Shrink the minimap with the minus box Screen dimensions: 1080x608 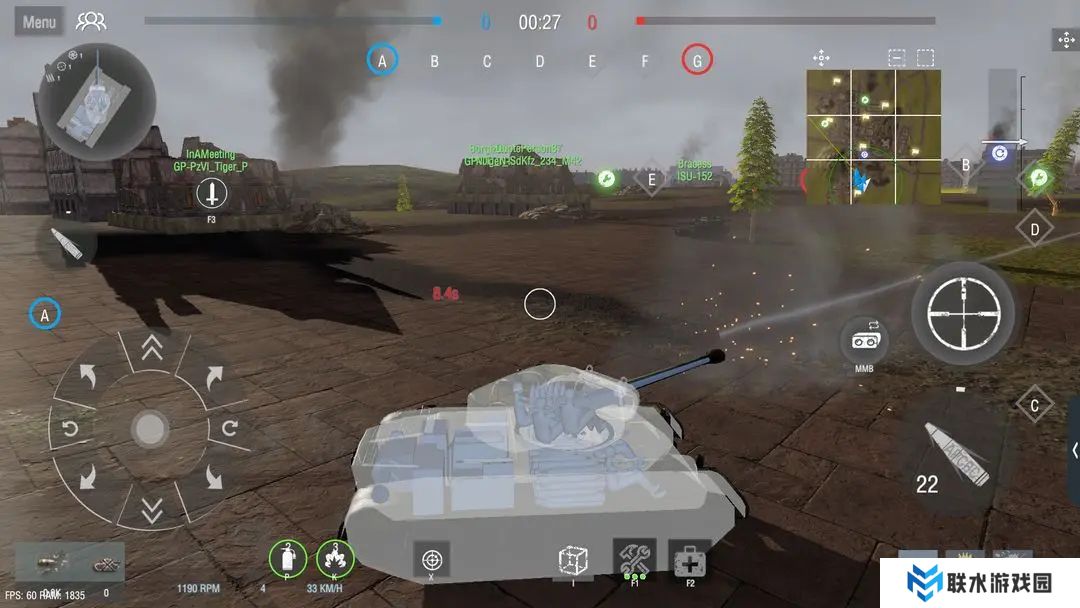[x=896, y=58]
